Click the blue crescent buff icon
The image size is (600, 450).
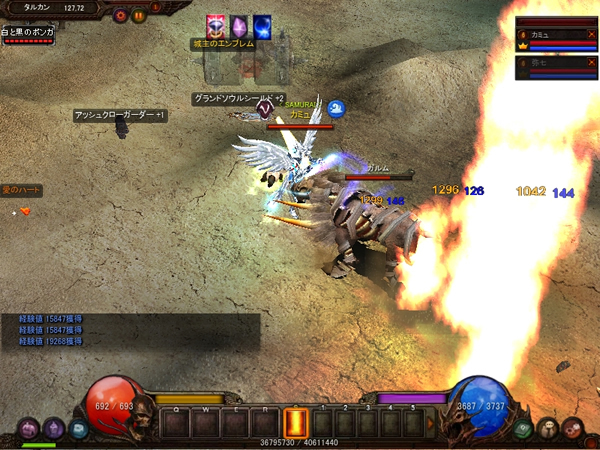(263, 27)
